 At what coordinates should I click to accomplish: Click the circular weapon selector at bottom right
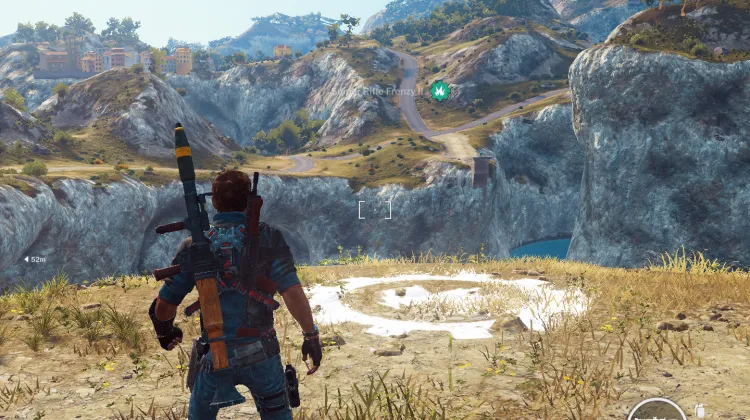point(656,413)
